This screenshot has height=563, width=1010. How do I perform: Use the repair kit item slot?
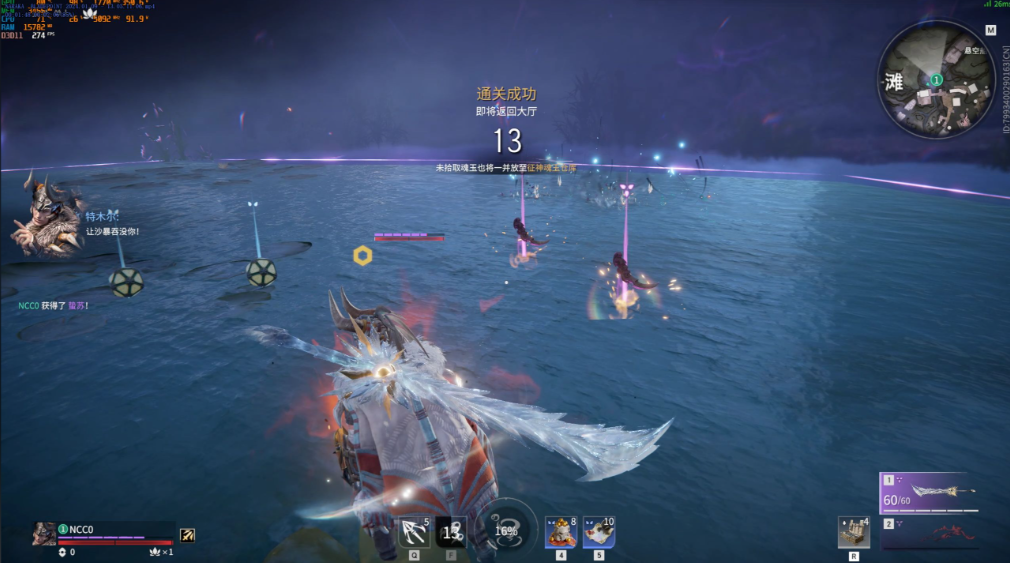(853, 532)
